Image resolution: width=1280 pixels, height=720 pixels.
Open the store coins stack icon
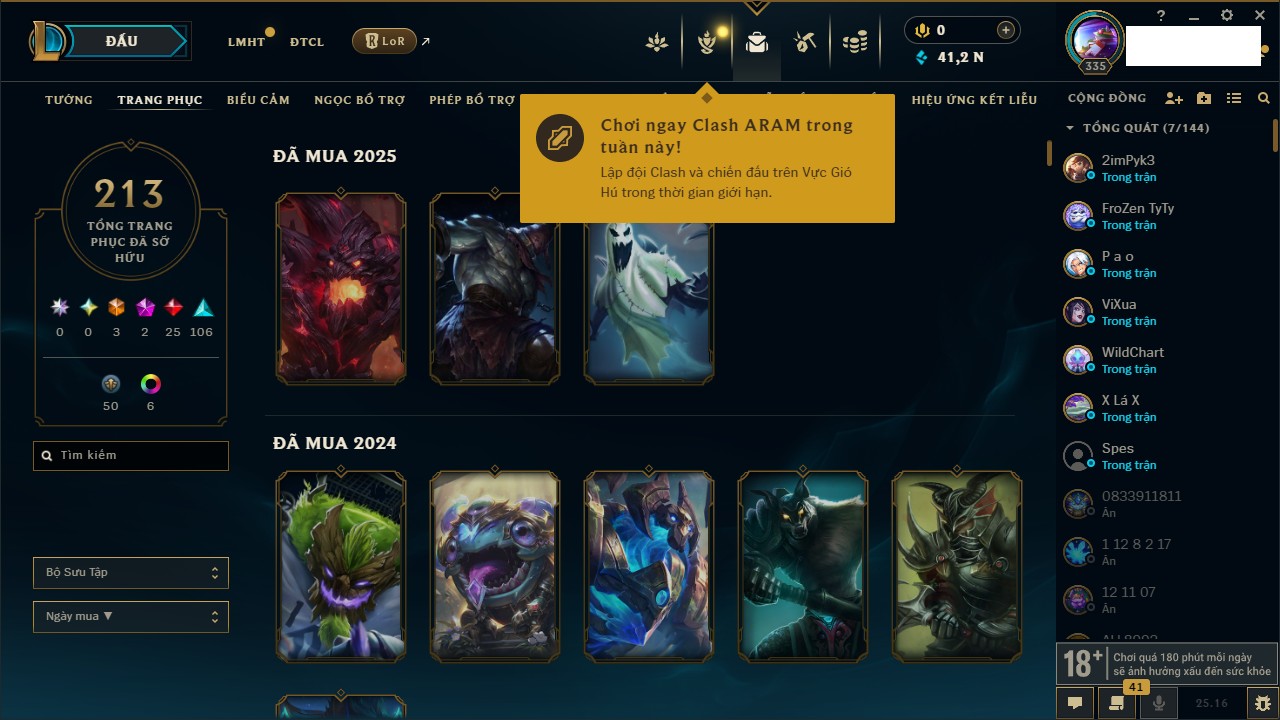coord(855,42)
